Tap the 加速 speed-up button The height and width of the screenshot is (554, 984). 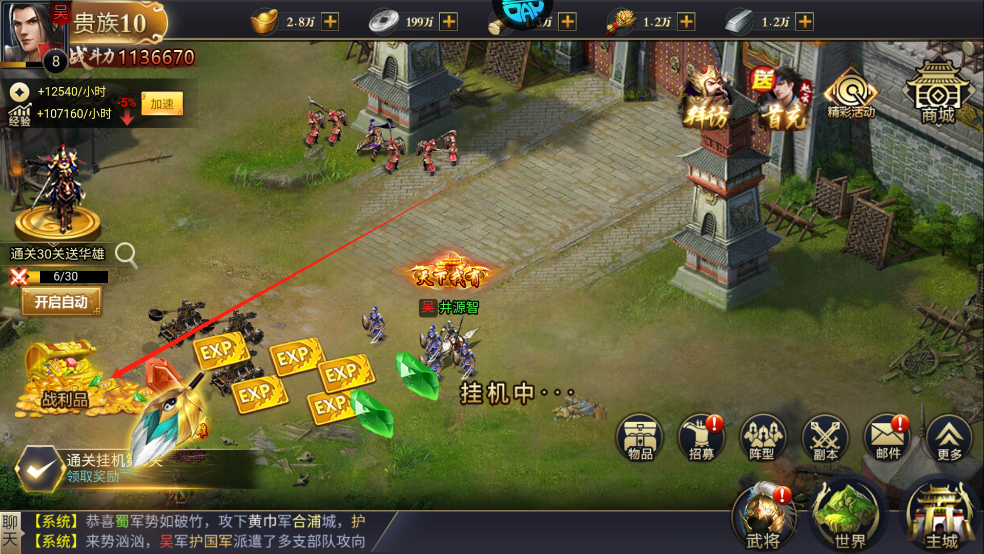tap(161, 103)
